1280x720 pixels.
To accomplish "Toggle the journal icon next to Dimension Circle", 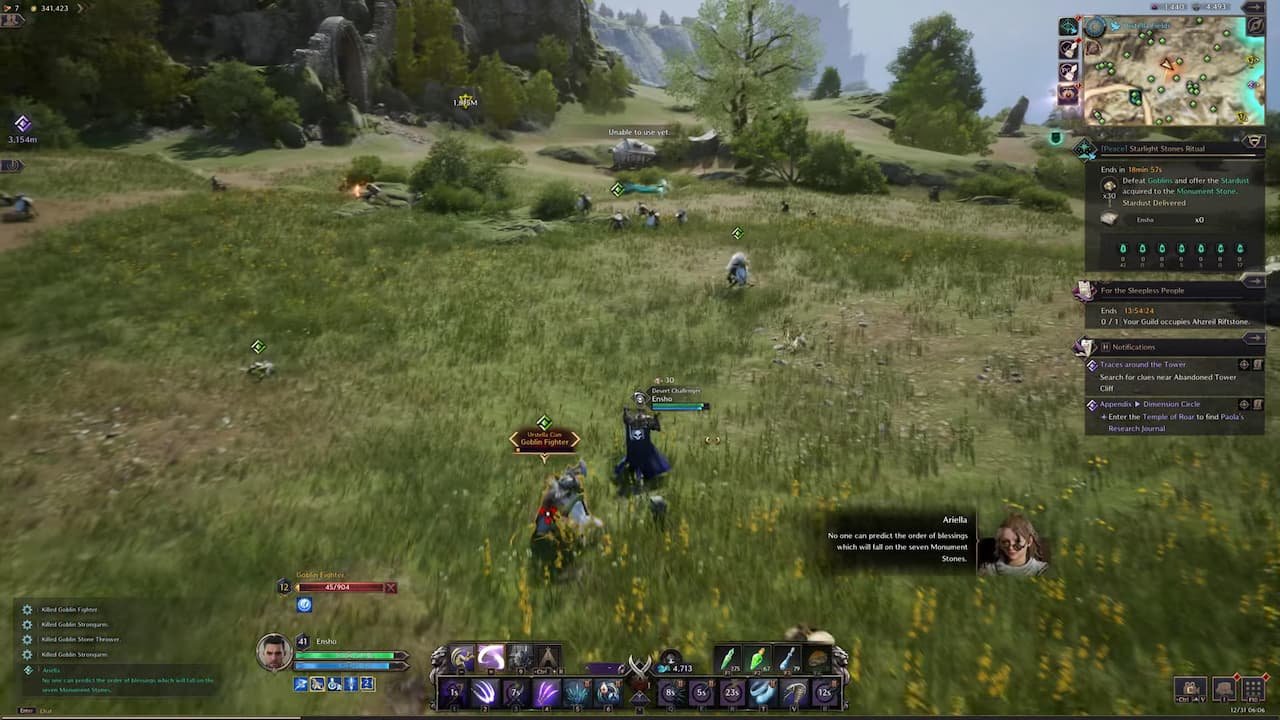I will coord(1259,404).
